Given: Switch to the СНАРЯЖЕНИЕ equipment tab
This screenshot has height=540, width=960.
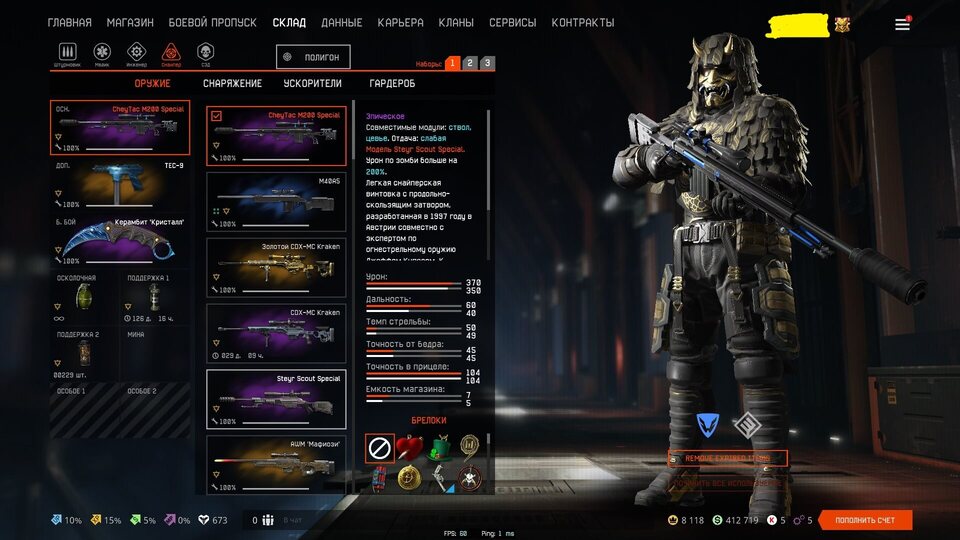Looking at the screenshot, I should click(x=232, y=84).
